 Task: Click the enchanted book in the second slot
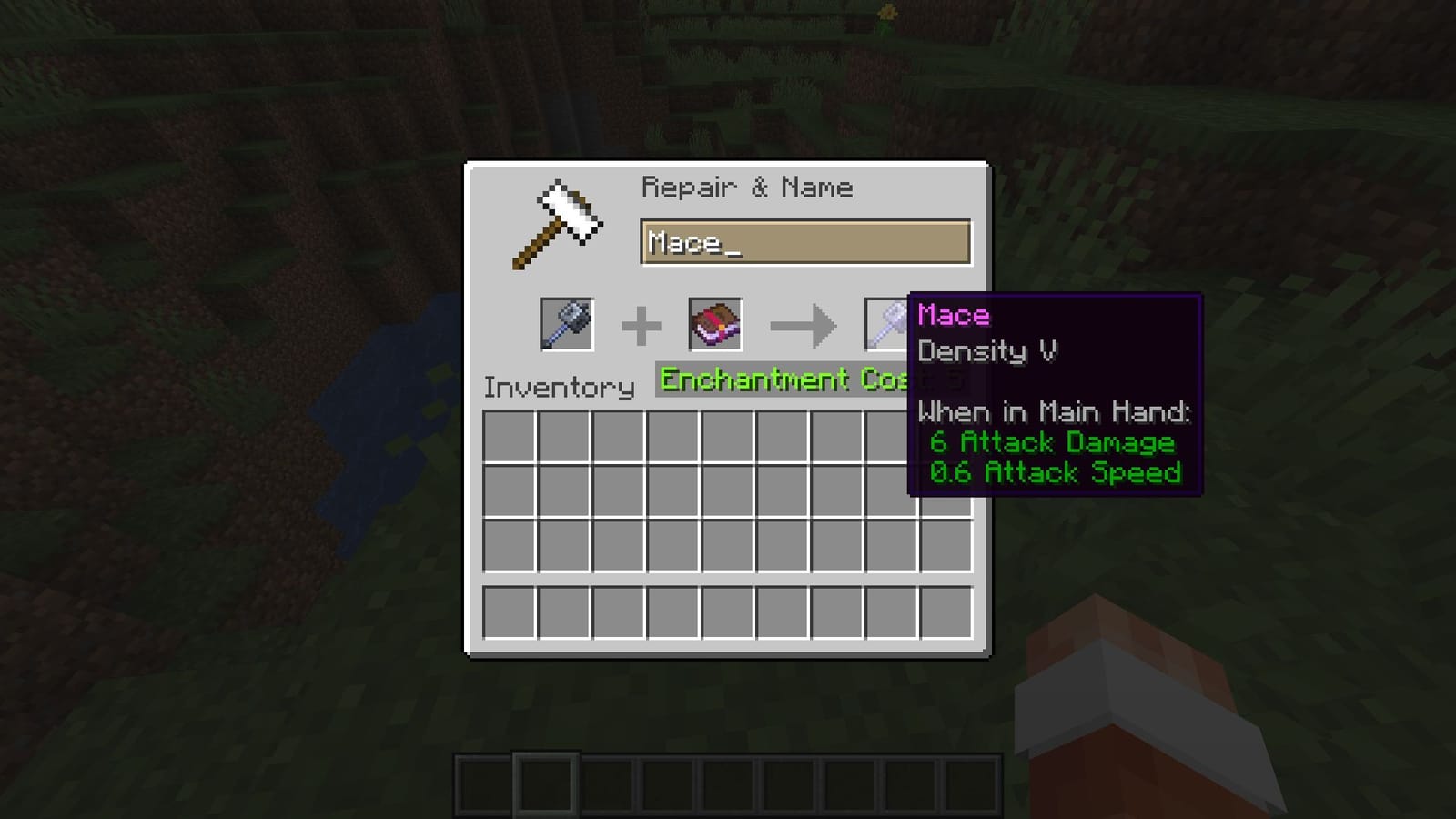click(715, 326)
